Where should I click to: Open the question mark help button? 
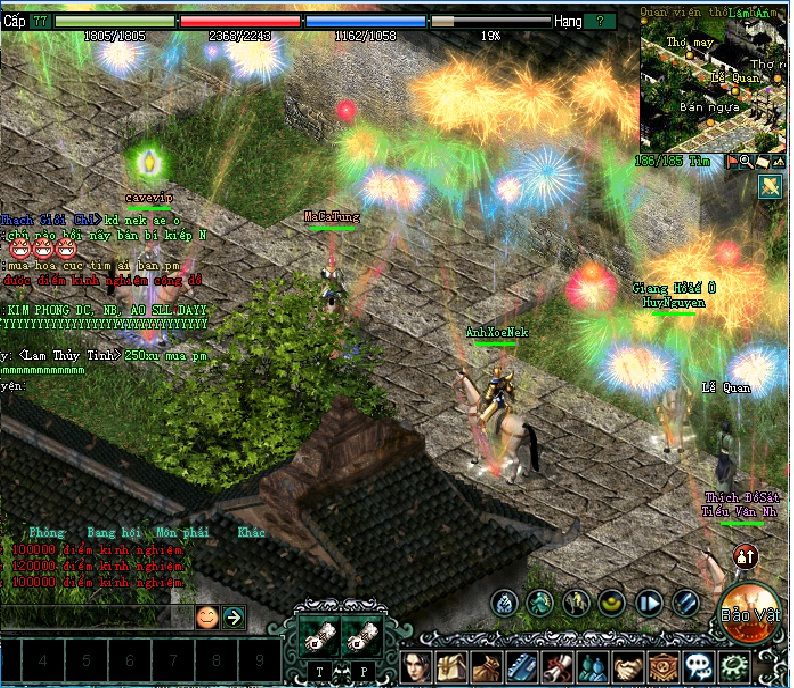click(599, 20)
